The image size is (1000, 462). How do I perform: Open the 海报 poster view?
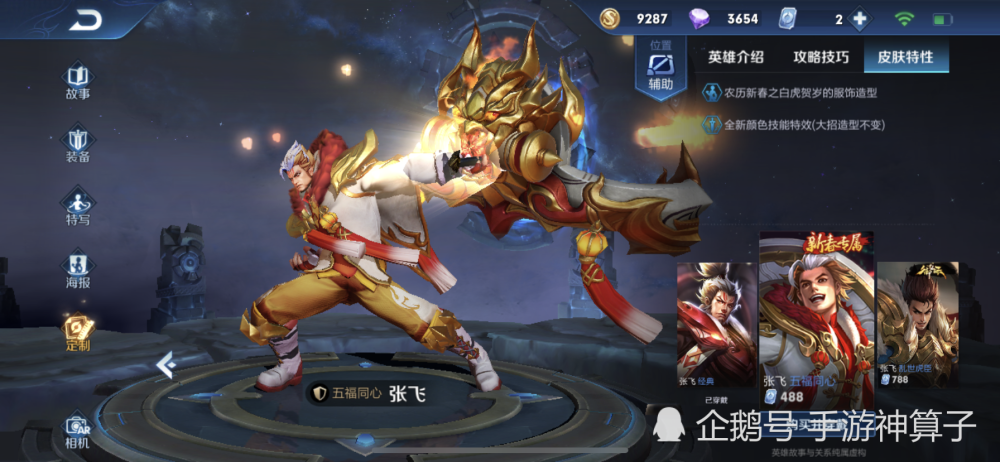(x=78, y=269)
